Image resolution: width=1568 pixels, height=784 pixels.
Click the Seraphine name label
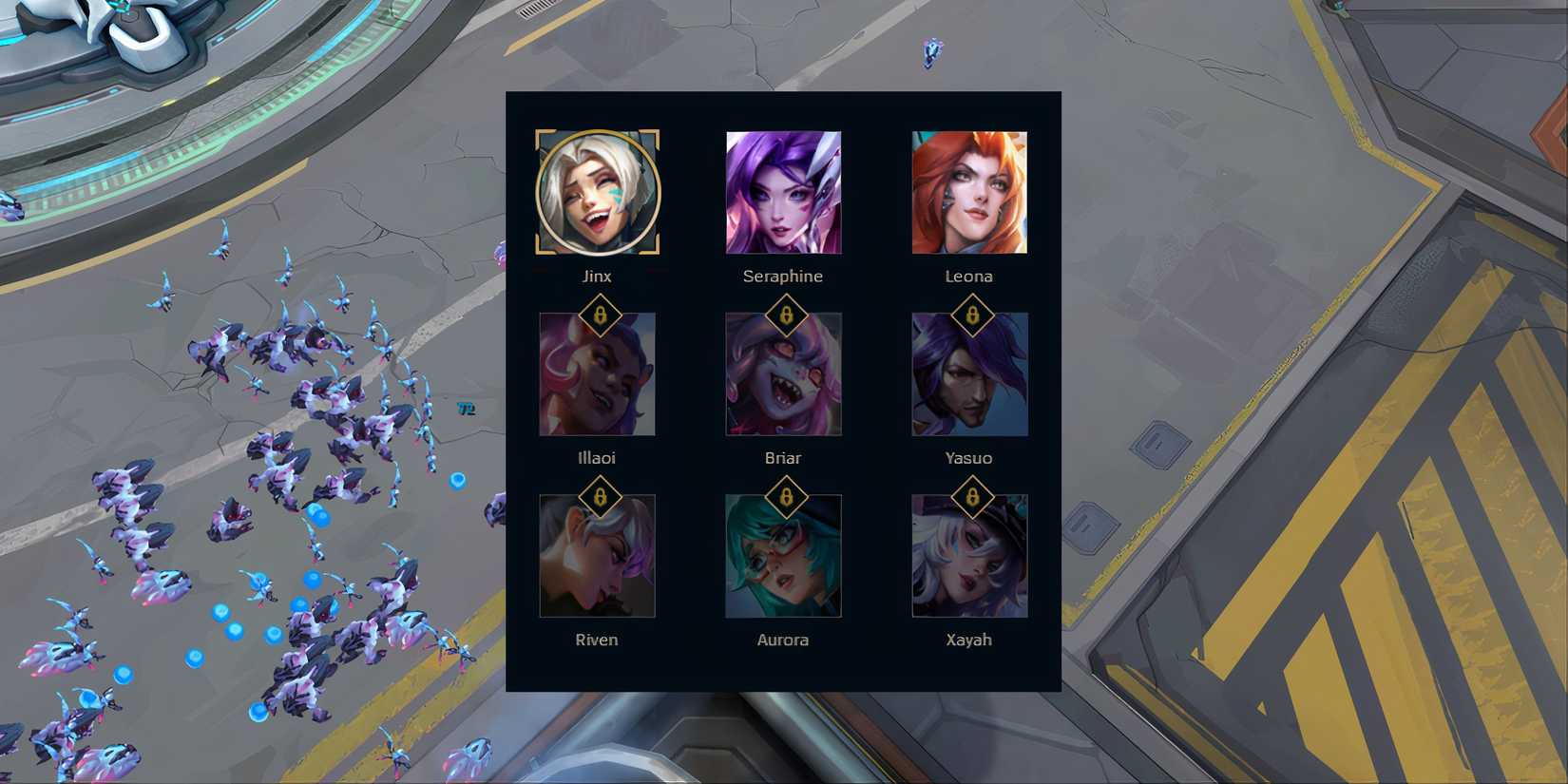click(785, 276)
